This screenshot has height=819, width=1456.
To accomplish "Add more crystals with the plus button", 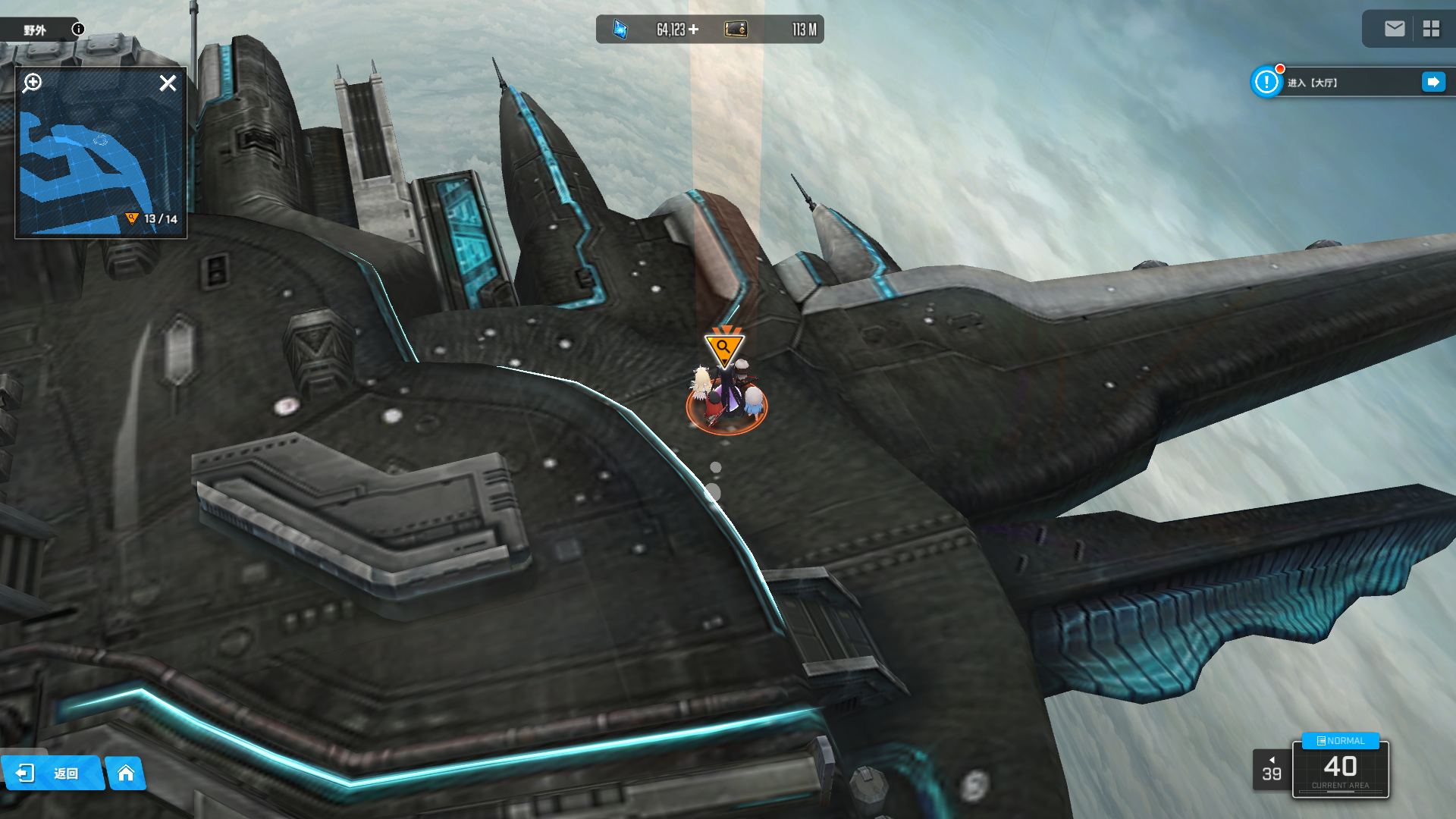I will [693, 30].
